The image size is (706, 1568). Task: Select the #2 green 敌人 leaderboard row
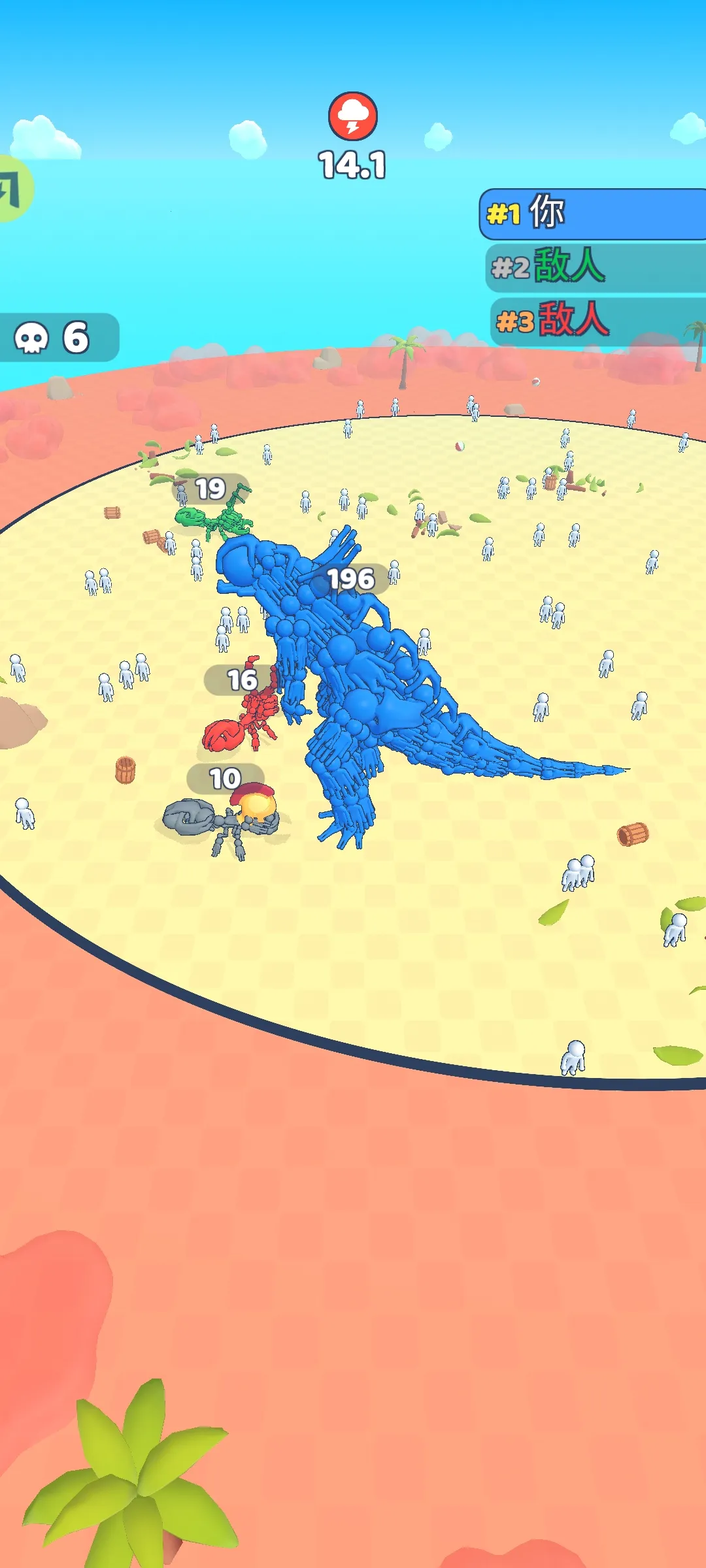click(595, 267)
